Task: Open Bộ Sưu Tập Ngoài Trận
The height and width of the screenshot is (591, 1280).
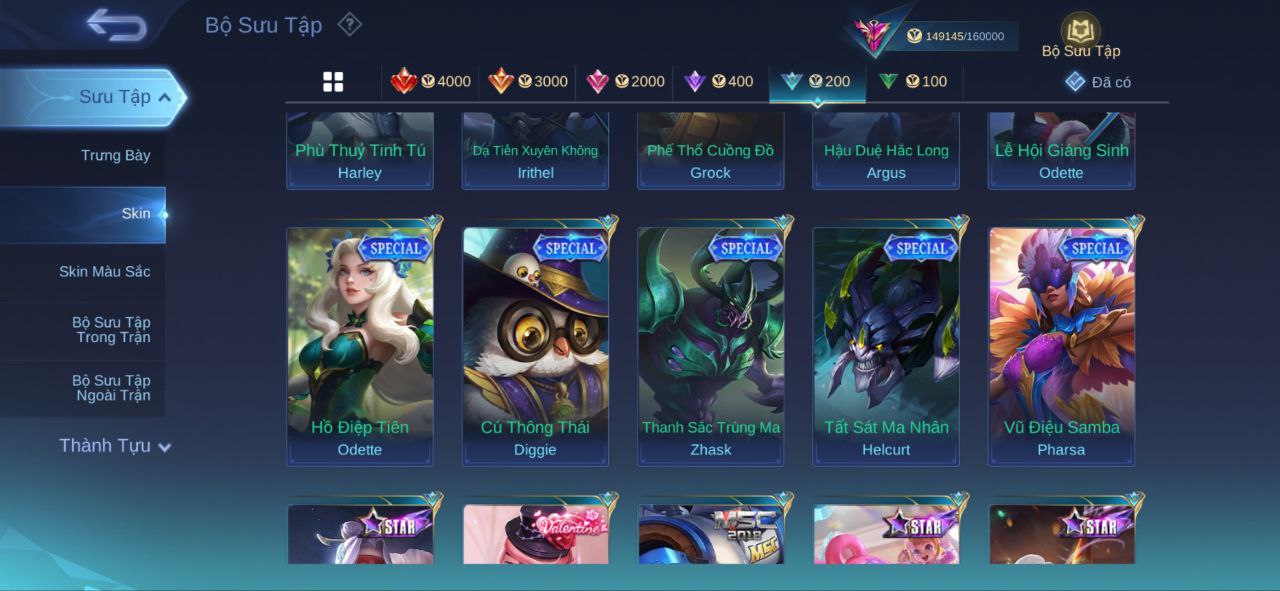Action: pyautogui.click(x=110, y=388)
